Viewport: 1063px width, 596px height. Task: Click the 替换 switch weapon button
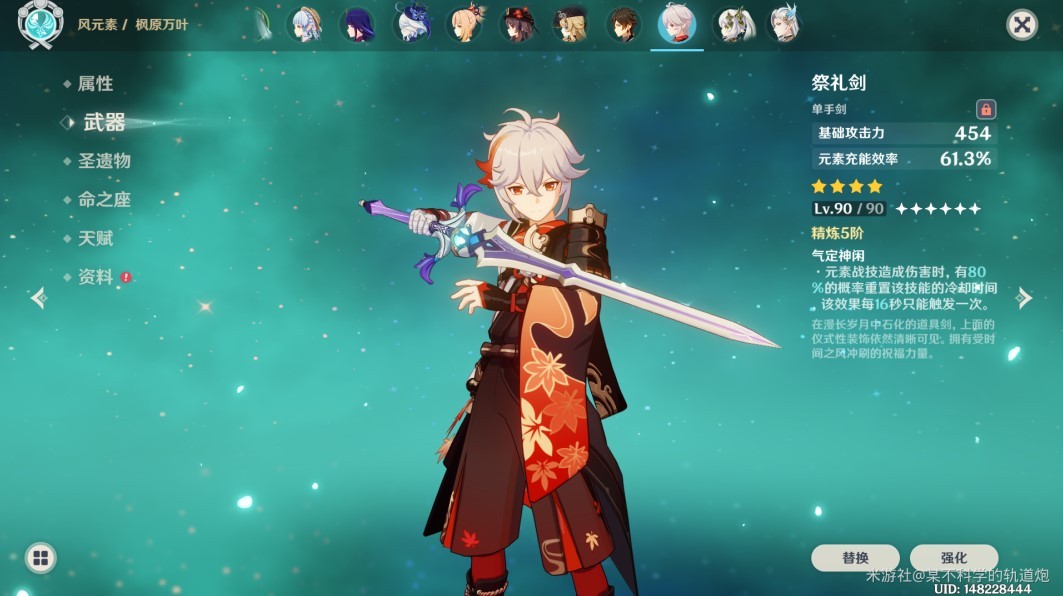(x=855, y=558)
